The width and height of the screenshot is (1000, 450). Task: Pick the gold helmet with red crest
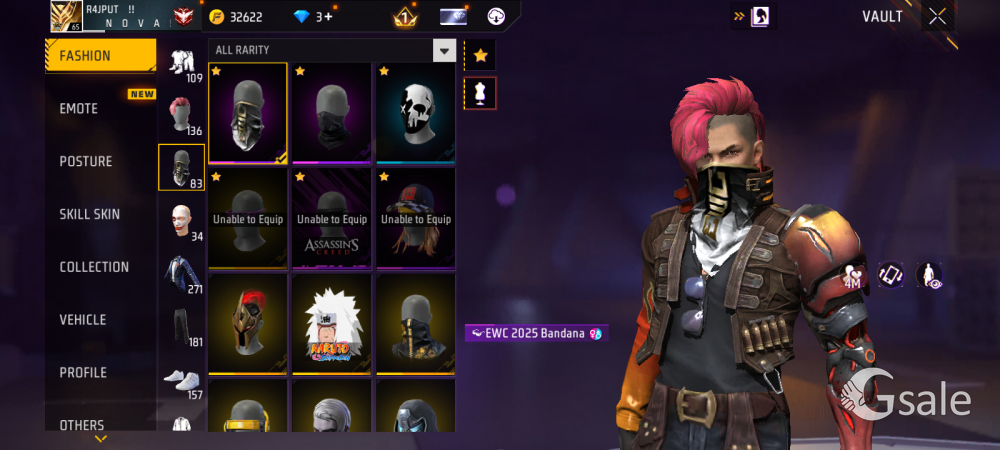(x=247, y=322)
